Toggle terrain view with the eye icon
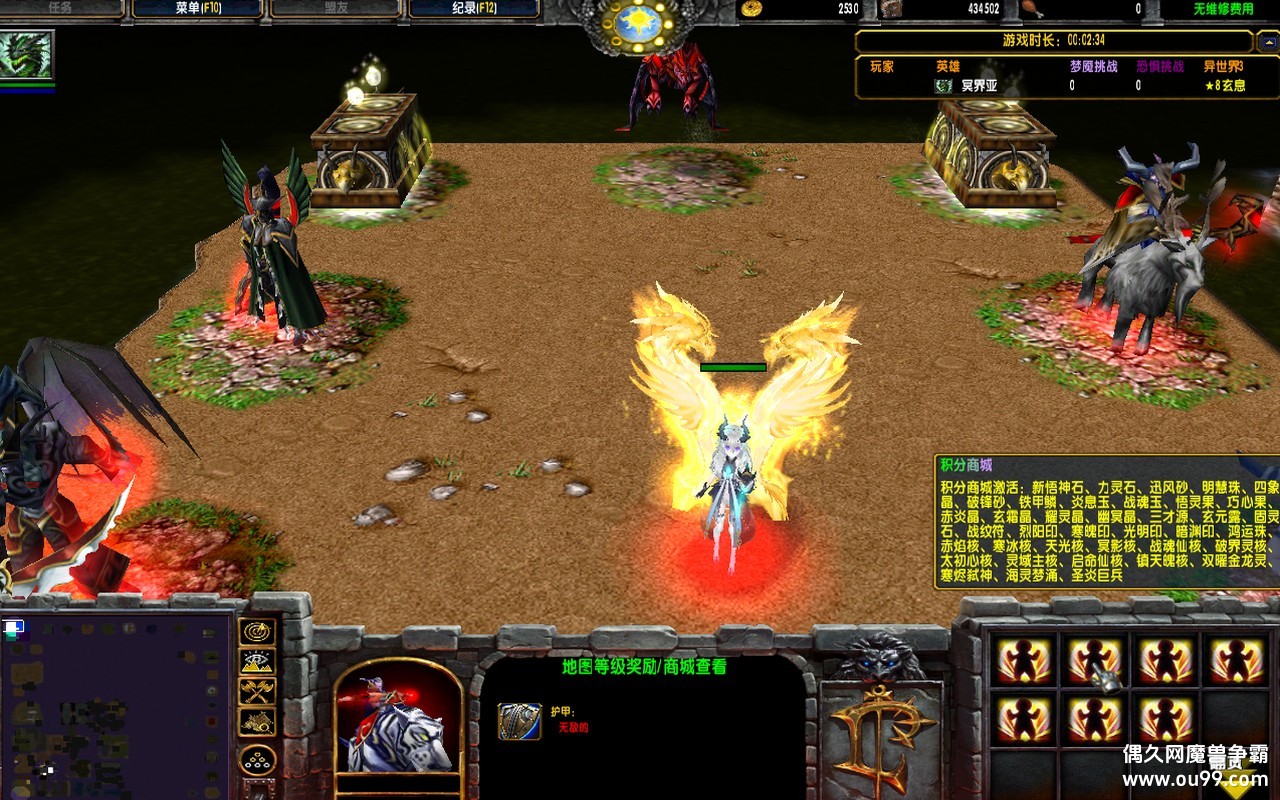The width and height of the screenshot is (1280, 800). pyautogui.click(x=257, y=660)
